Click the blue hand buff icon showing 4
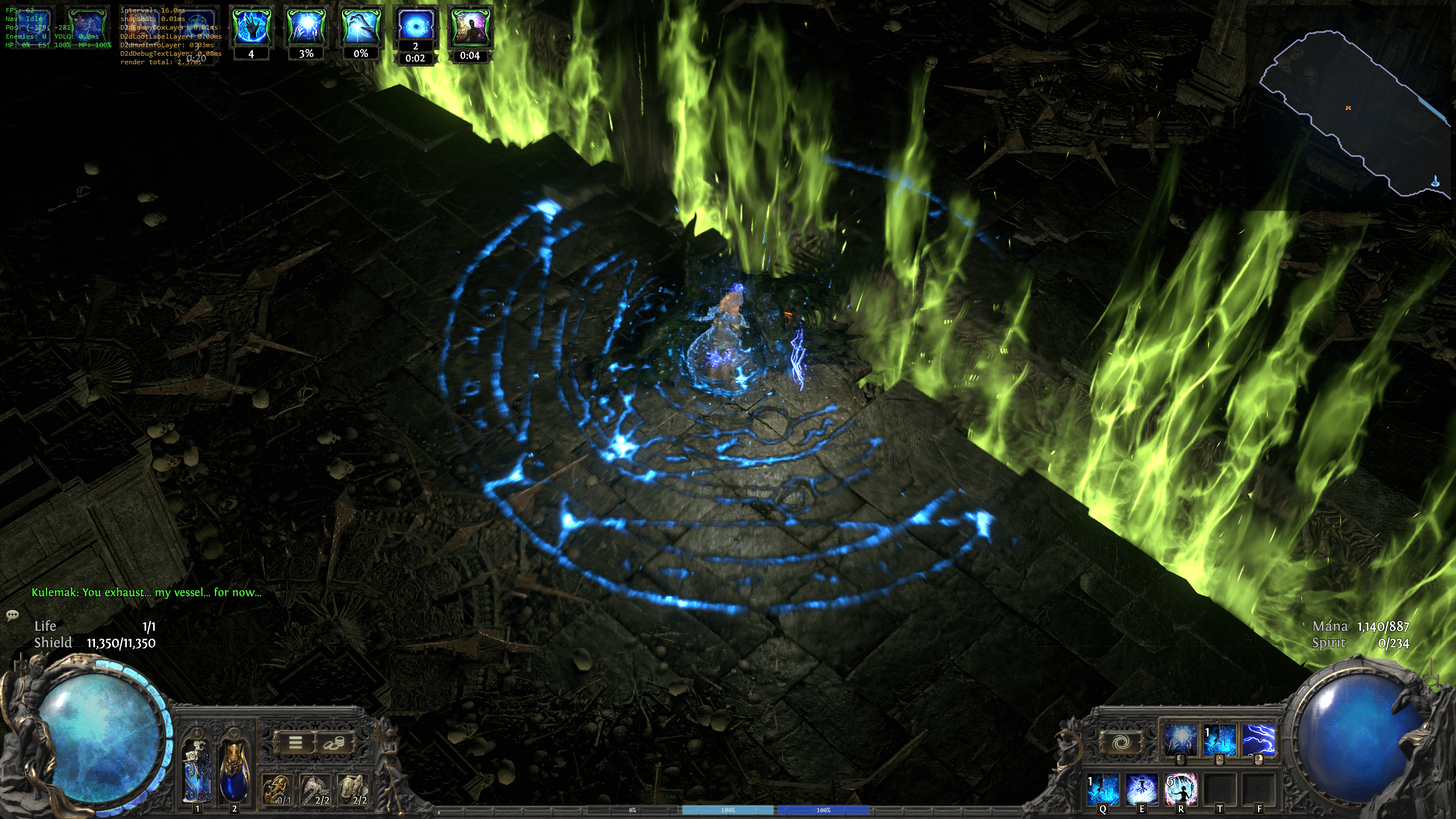1456x819 pixels. pyautogui.click(x=251, y=27)
